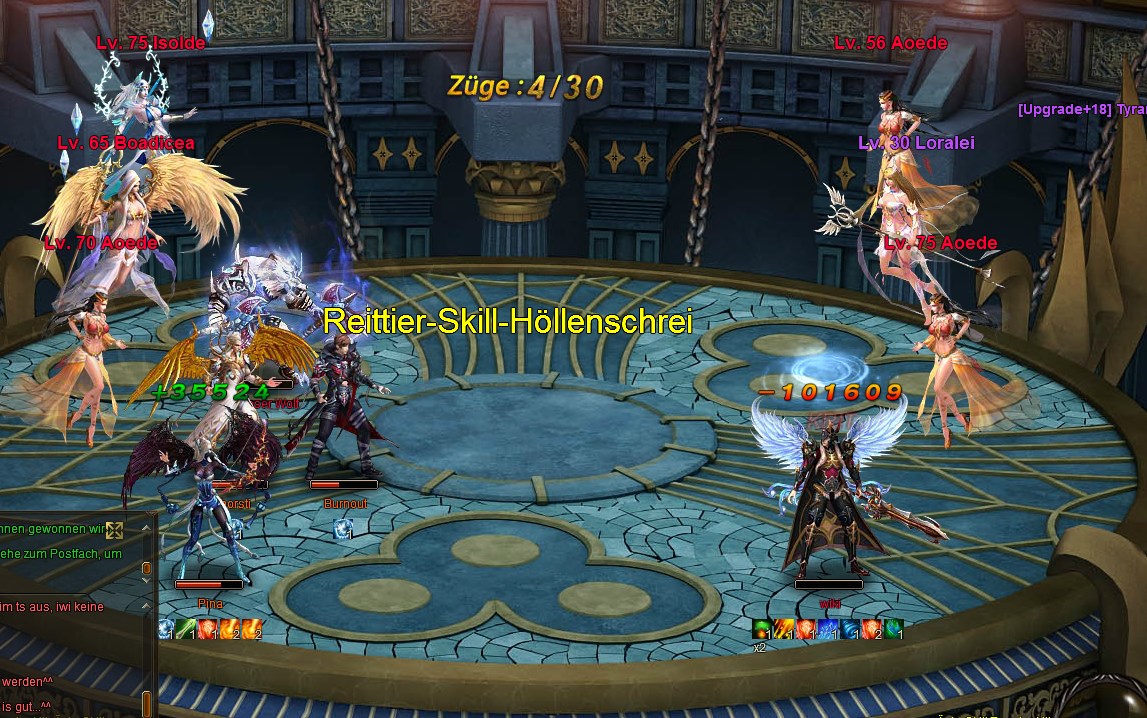Expand the chat window with the gold arrows icon
1147x718 pixels.
114,530
